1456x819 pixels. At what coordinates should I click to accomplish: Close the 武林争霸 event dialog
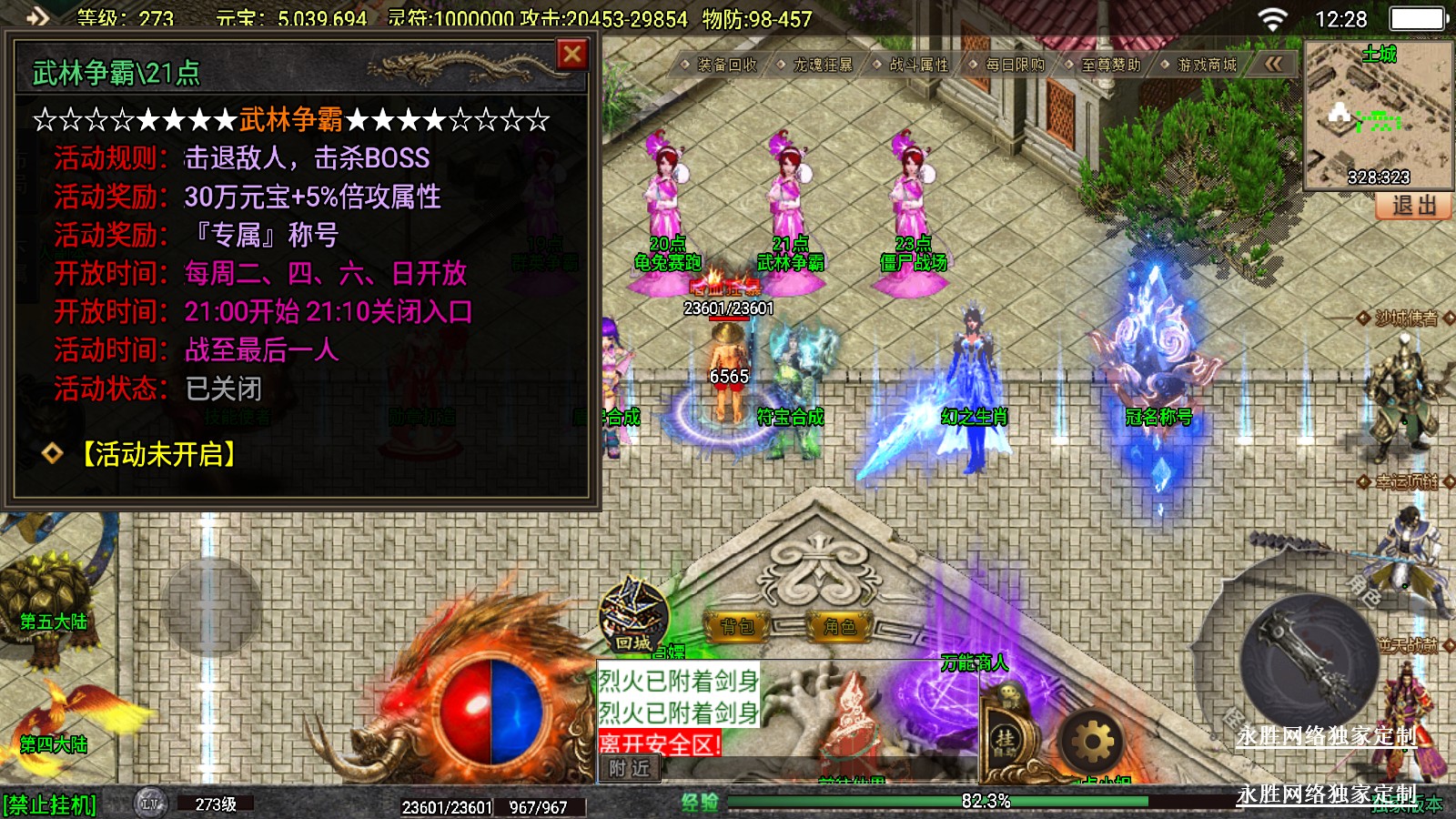tap(572, 55)
